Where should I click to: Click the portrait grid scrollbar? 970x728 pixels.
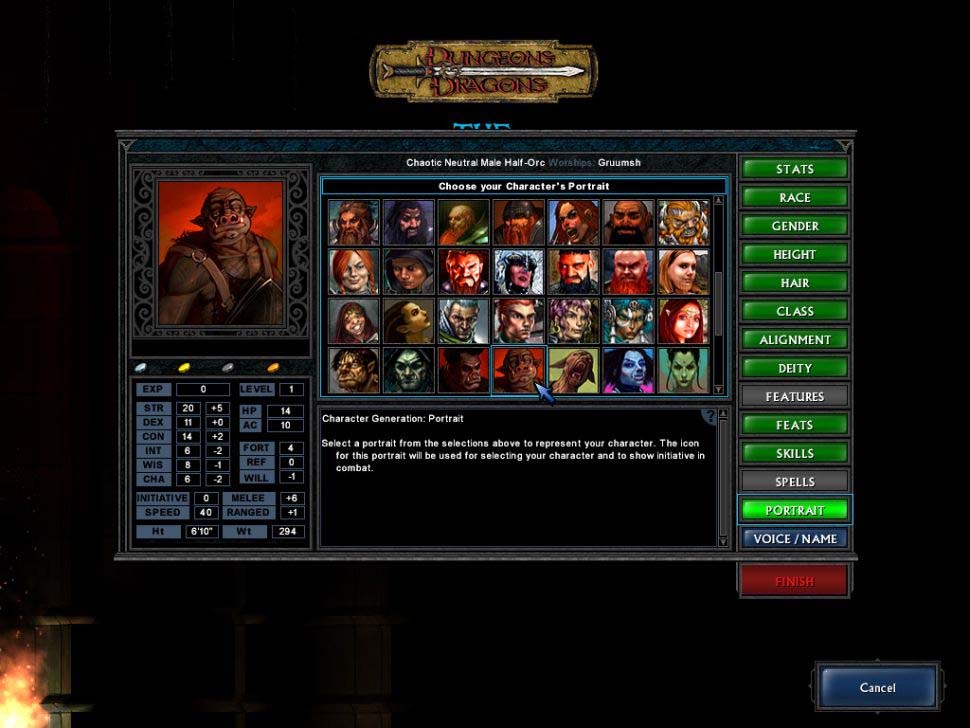[718, 290]
